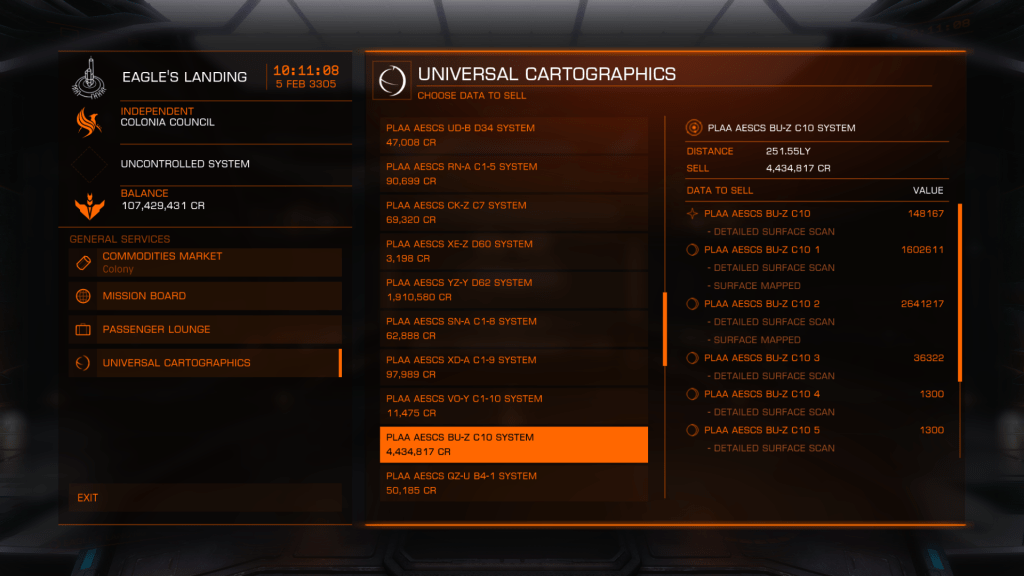Choose the PLAA AESCS YZ-Y D62 system
Viewport: 1024px width, 576px height.
pos(513,290)
